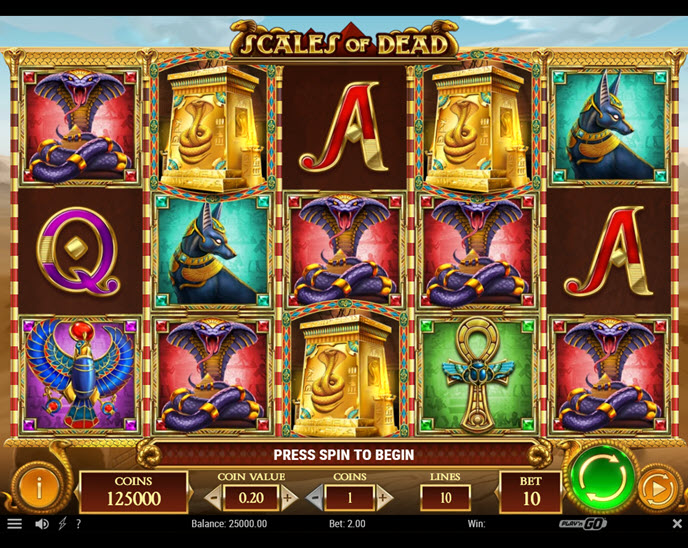This screenshot has width=688, height=548.
Task: Decrease the number of coins
Action: click(314, 497)
